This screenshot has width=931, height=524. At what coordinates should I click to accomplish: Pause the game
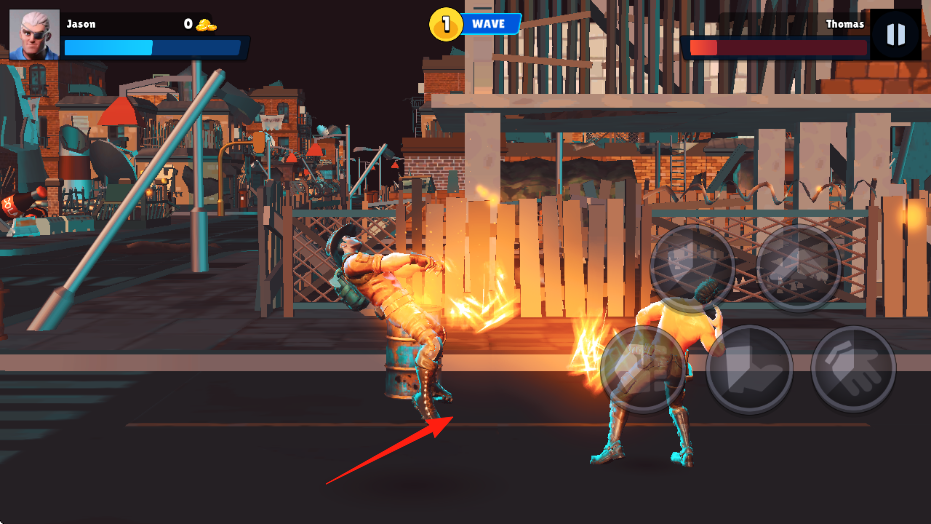point(895,35)
